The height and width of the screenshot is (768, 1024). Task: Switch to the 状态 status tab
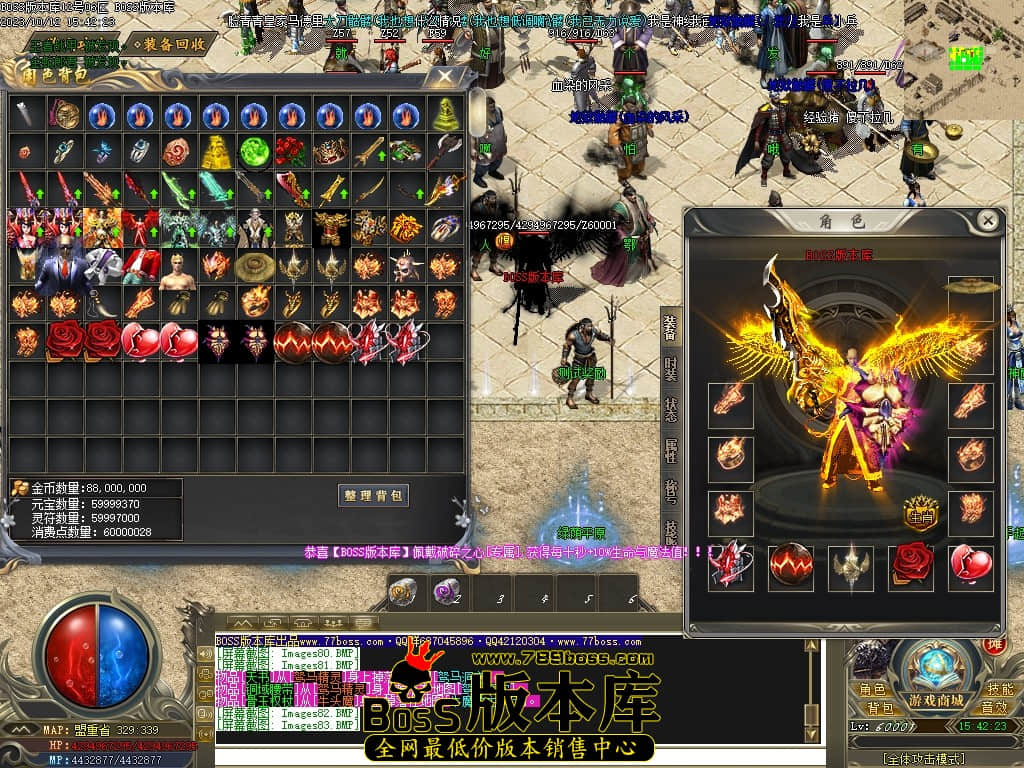[x=671, y=410]
